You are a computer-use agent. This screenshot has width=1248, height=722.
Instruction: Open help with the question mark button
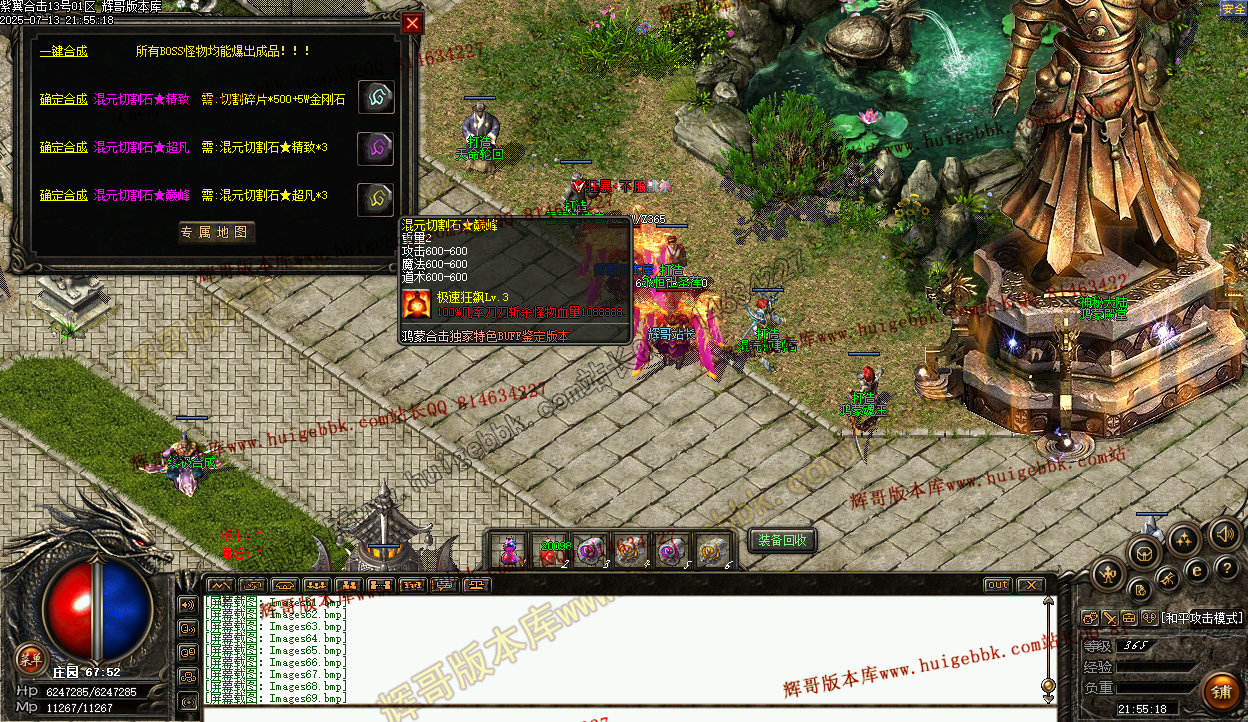(x=1228, y=568)
